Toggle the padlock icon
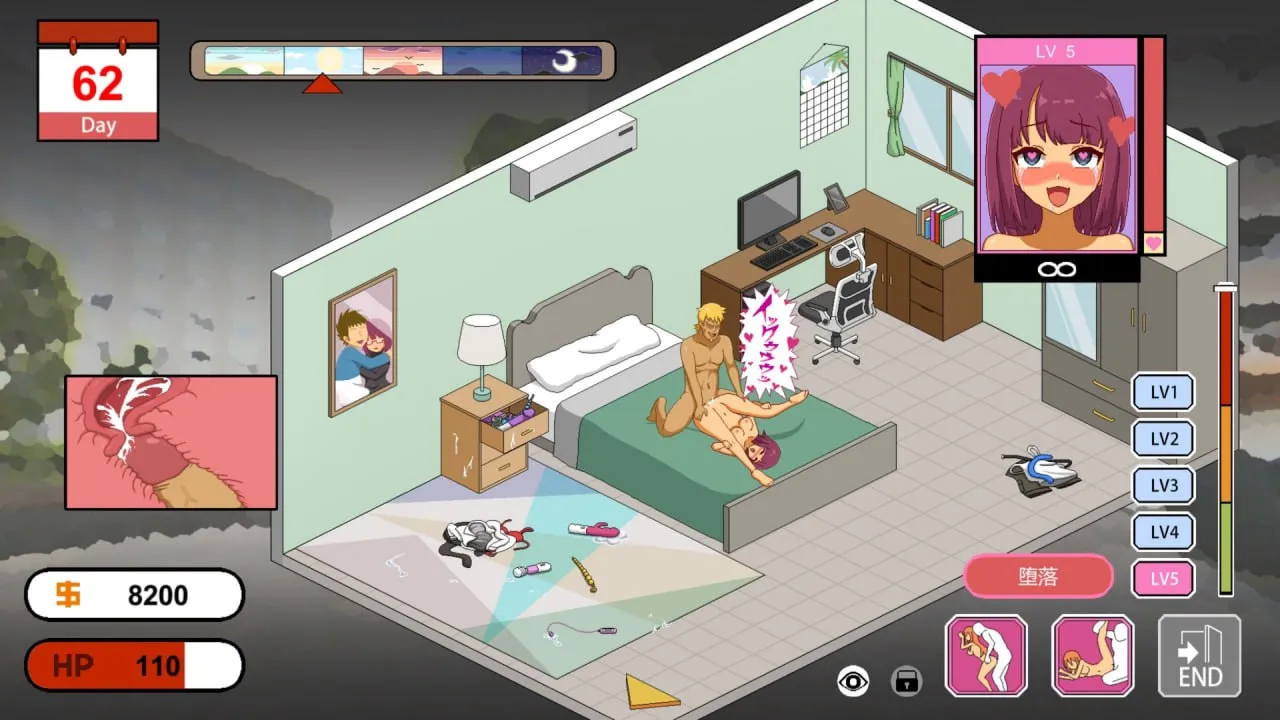The width and height of the screenshot is (1280, 720). click(906, 682)
